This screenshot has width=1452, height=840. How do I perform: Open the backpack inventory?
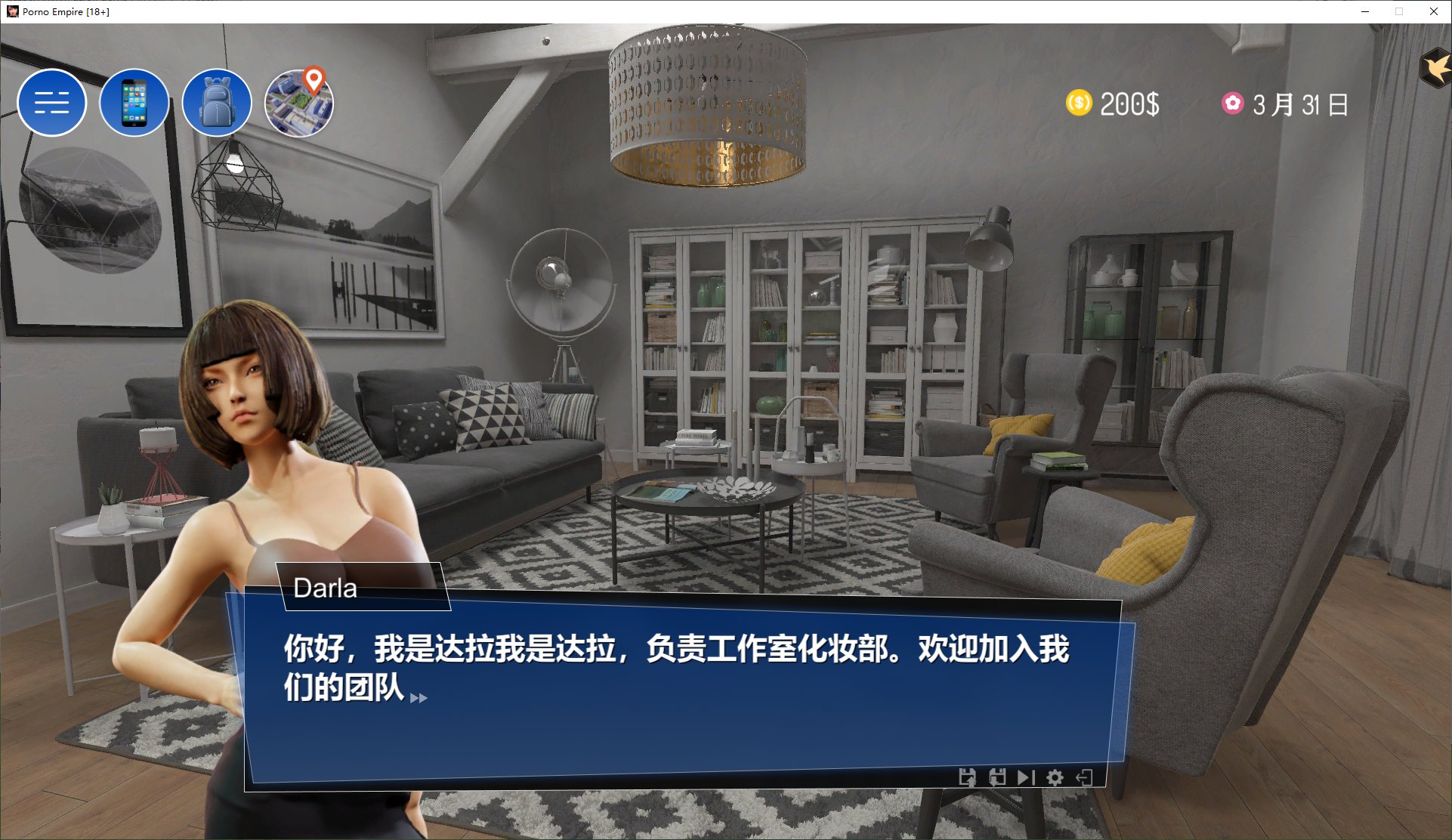pos(217,103)
